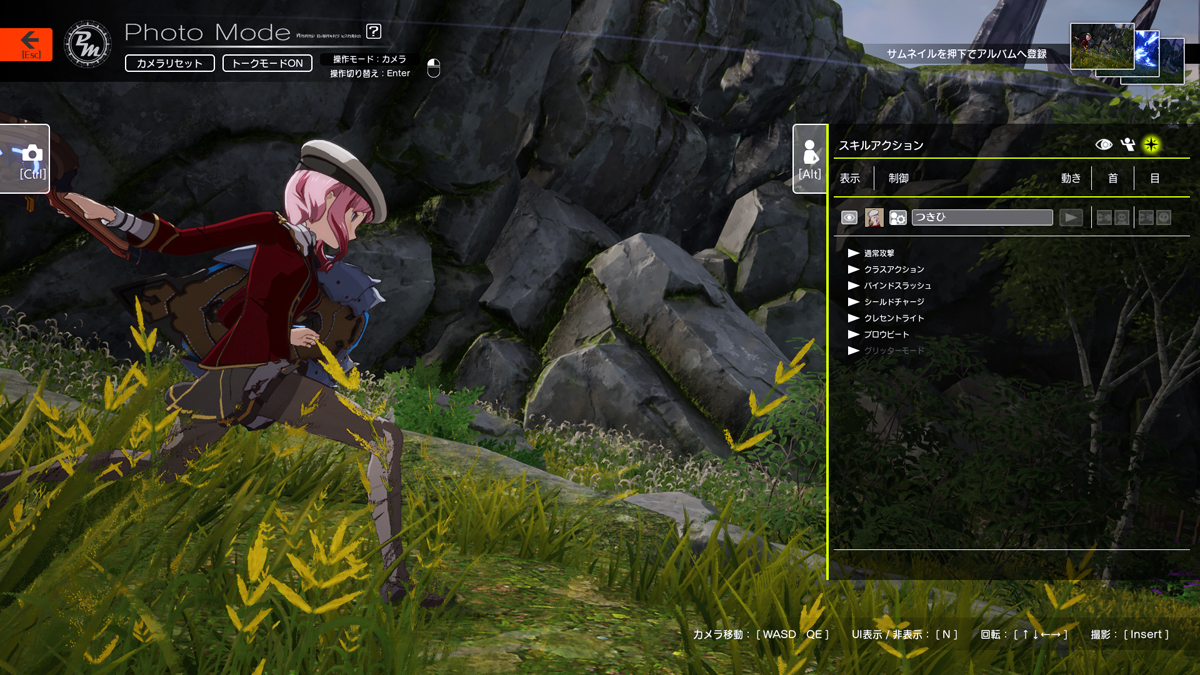Image resolution: width=1200 pixels, height=675 pixels.
Task: Play the クレセントライト skill animation
Action: click(854, 318)
